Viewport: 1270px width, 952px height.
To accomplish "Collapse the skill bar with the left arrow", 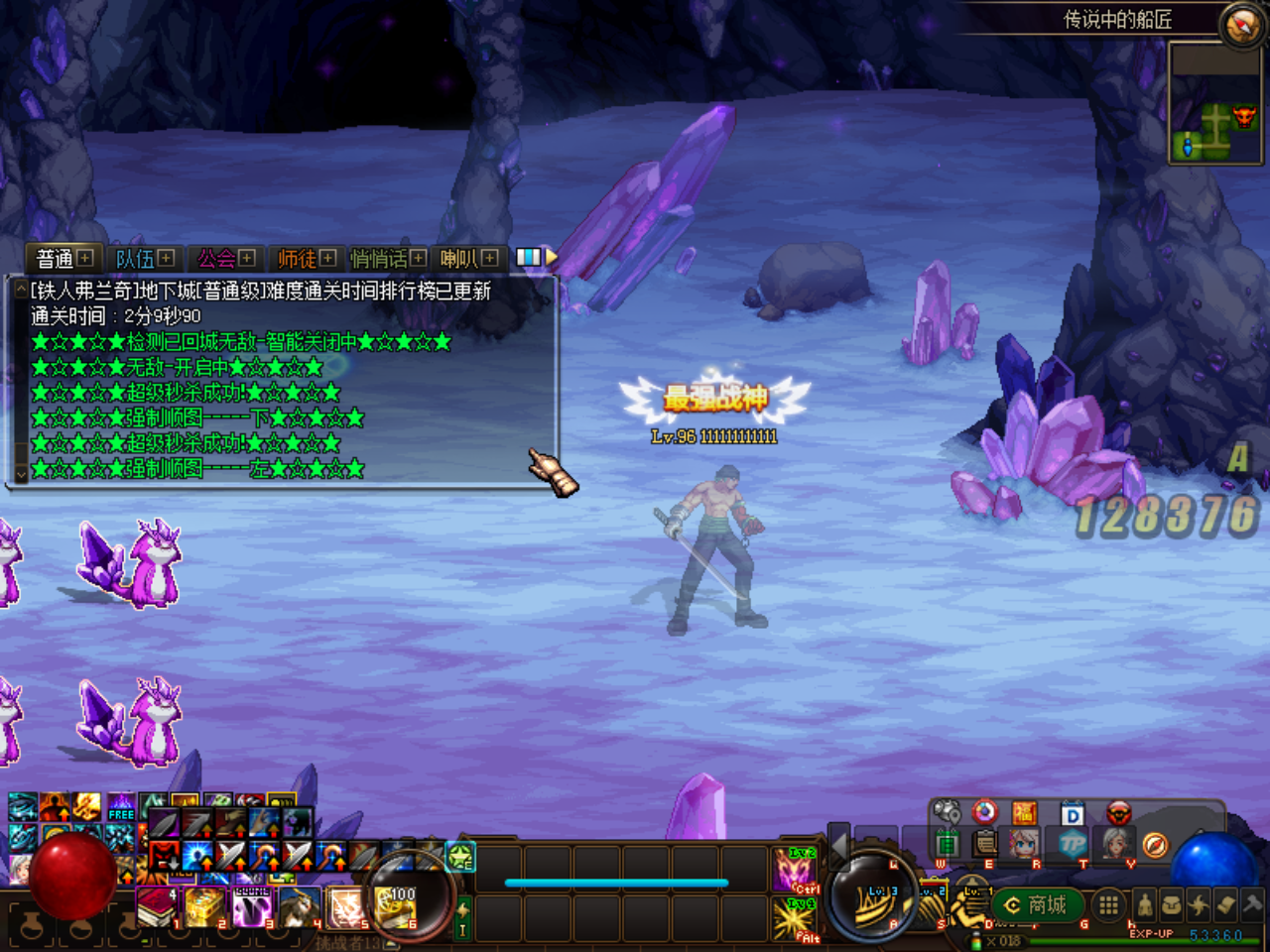I will click(x=838, y=847).
